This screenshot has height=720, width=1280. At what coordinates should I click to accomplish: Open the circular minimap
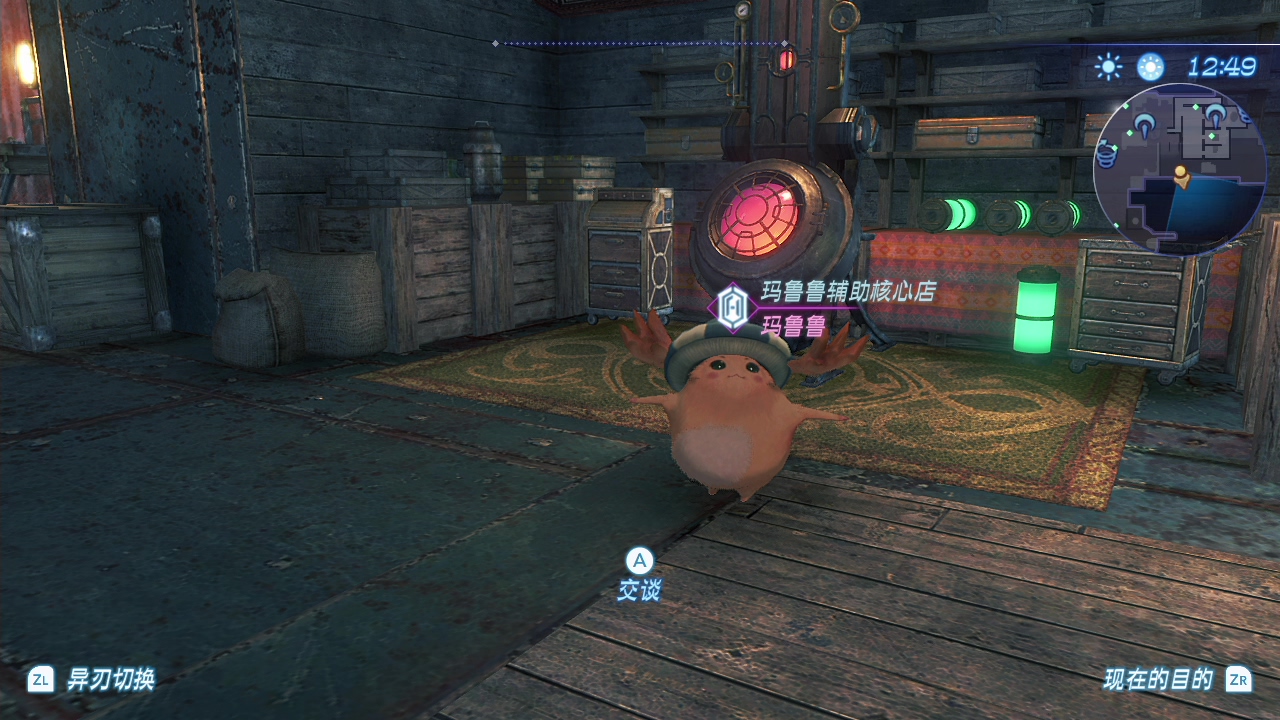click(x=1179, y=169)
